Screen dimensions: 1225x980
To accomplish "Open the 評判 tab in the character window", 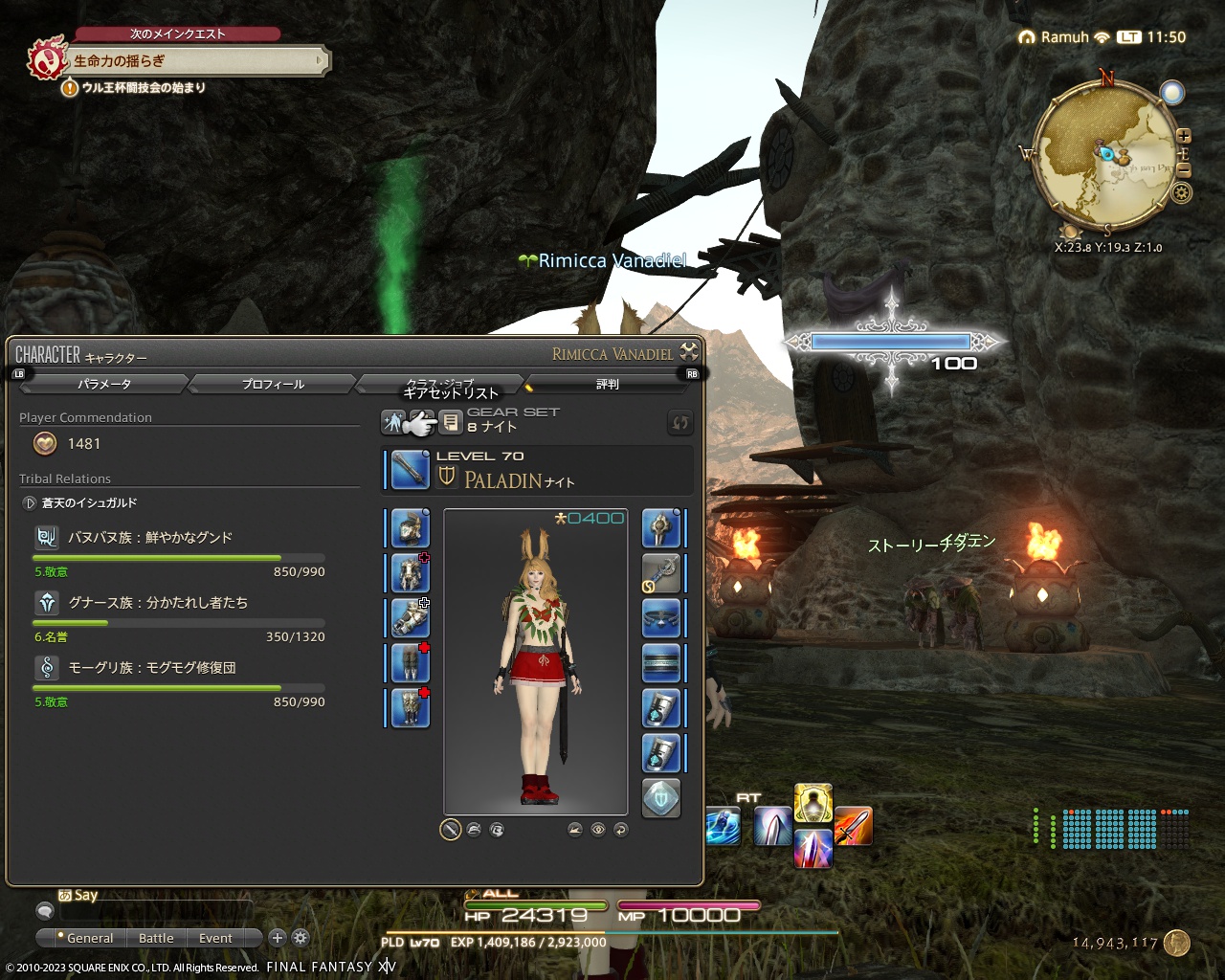I will [607, 383].
